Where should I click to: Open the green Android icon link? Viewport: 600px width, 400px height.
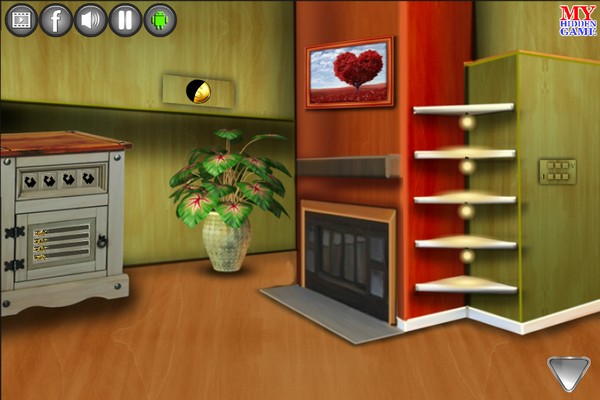[x=160, y=19]
